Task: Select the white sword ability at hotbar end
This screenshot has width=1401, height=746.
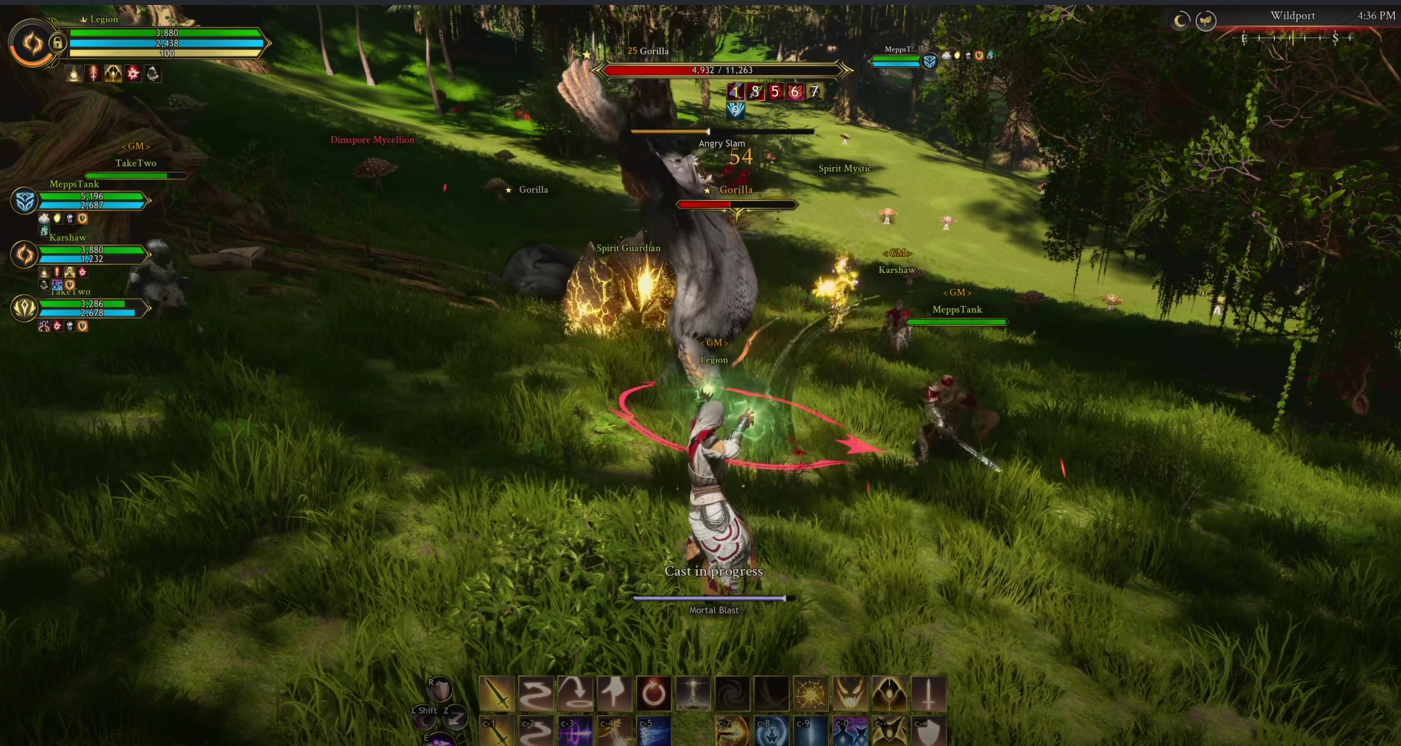Action: [x=928, y=693]
